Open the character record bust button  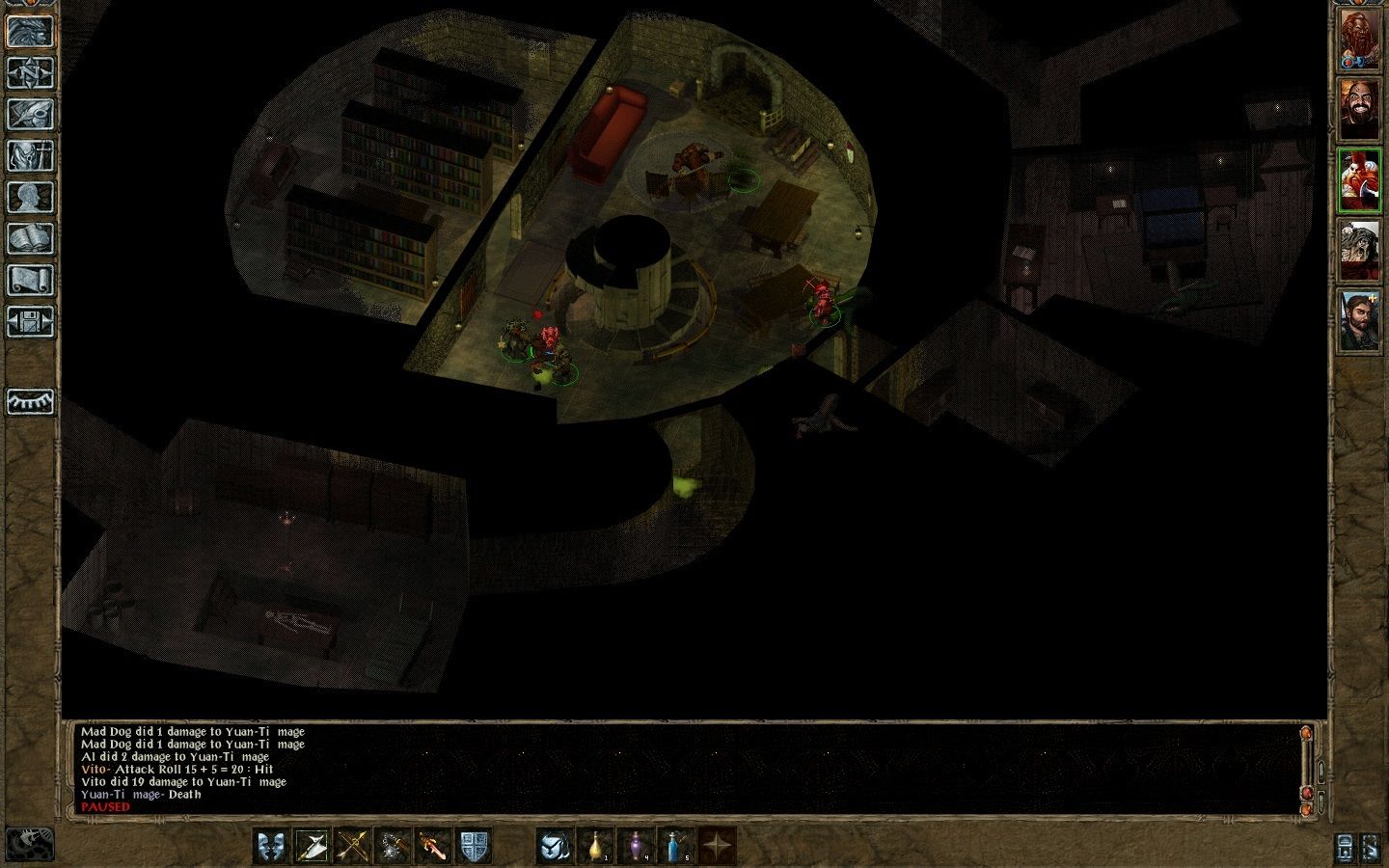coord(30,197)
